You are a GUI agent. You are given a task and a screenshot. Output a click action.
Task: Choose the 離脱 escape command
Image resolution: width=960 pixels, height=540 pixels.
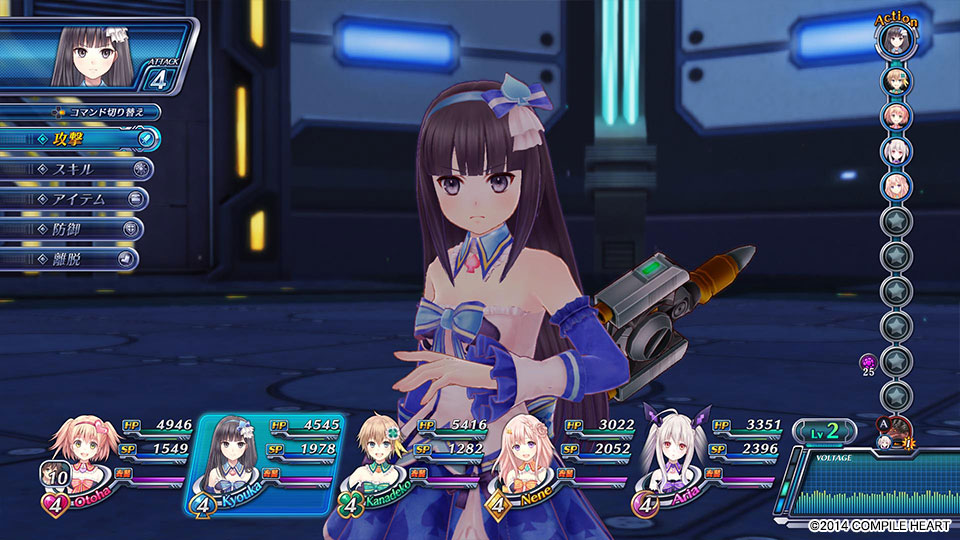68,259
